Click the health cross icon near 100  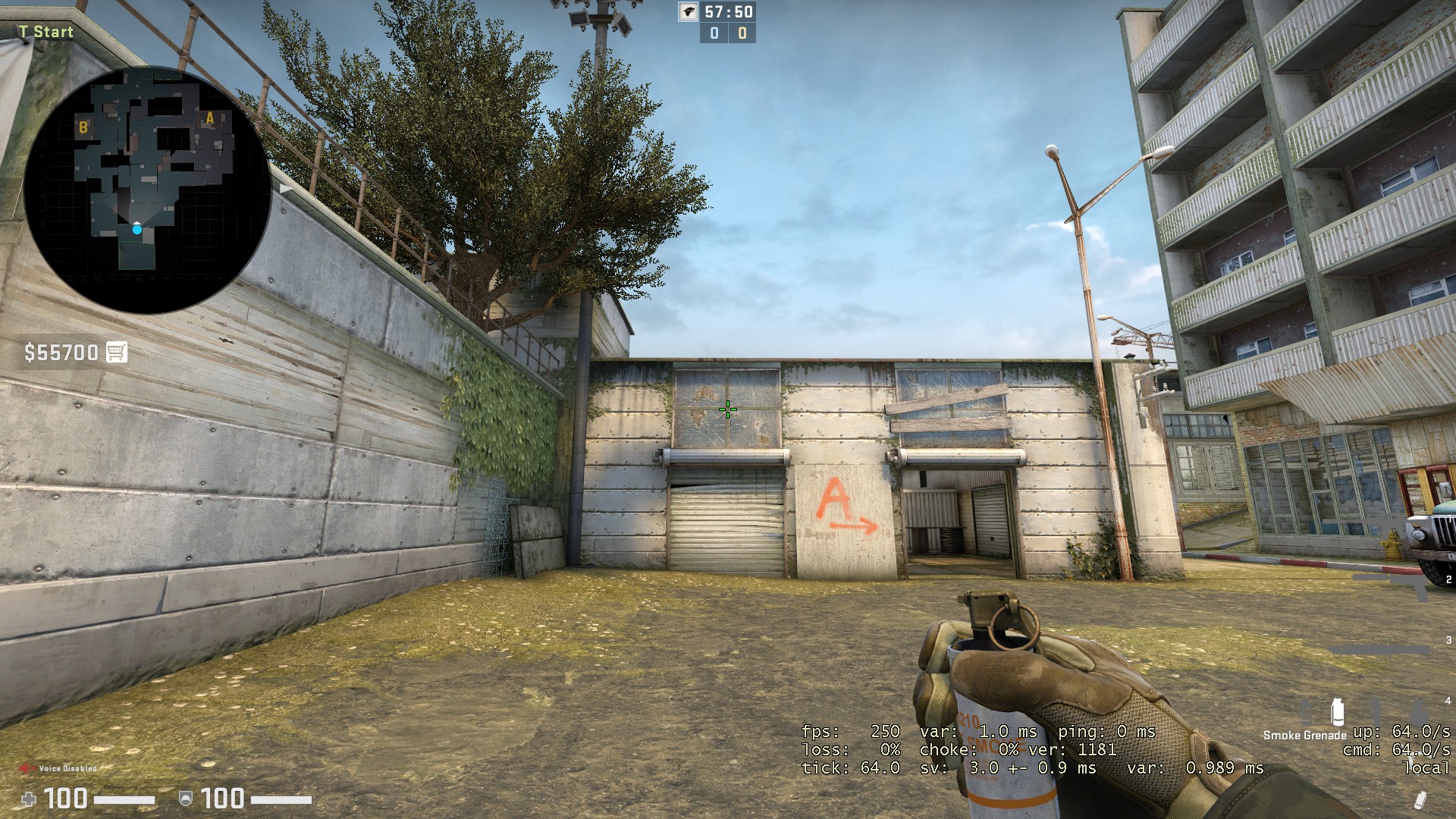click(x=29, y=799)
